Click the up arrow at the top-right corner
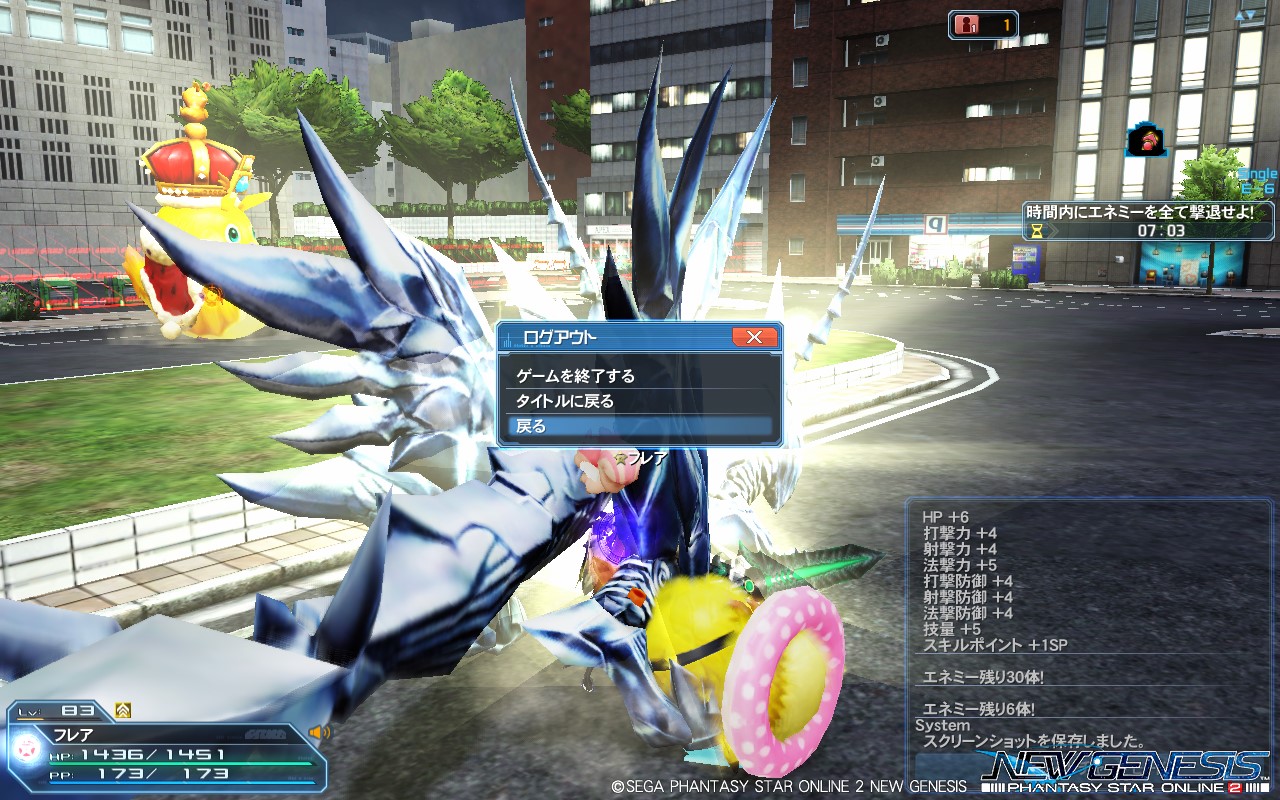This screenshot has height=800, width=1280. [x=1241, y=15]
